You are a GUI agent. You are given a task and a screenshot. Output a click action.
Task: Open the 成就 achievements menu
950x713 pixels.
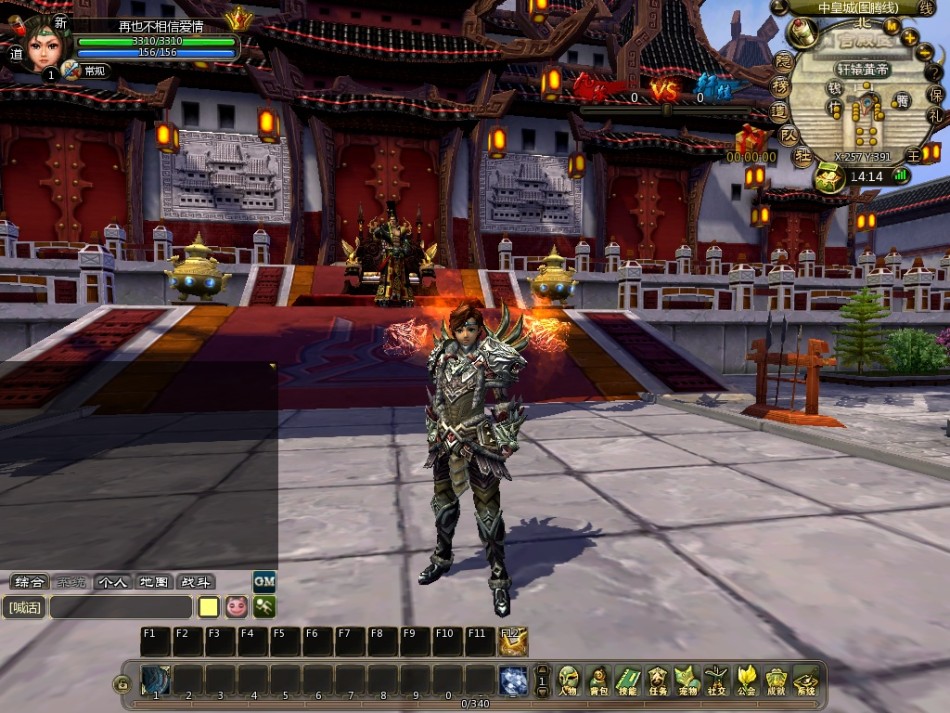pos(776,680)
